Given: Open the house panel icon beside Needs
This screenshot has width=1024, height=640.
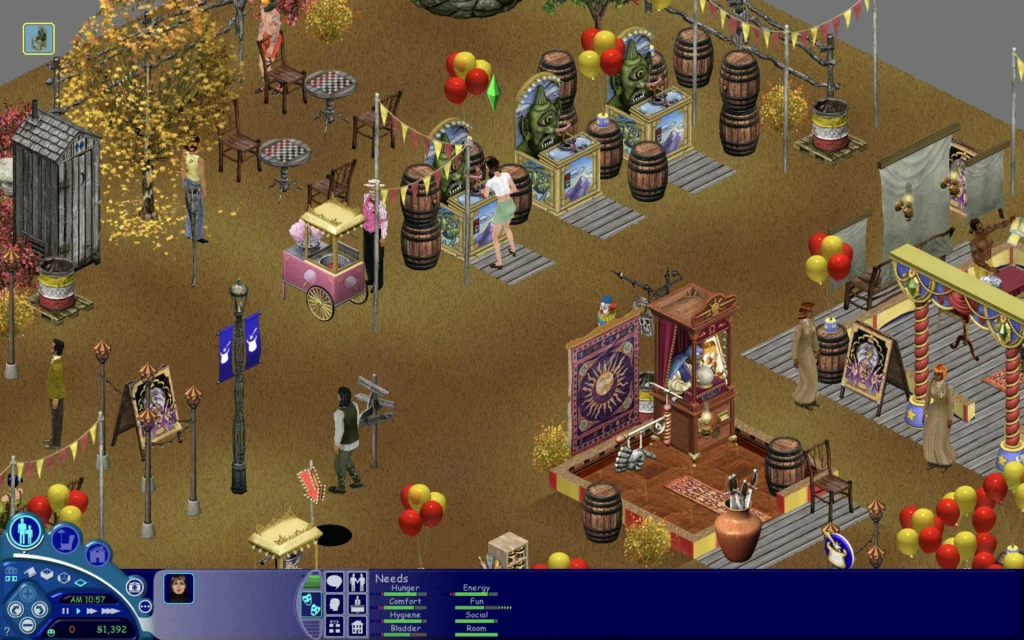Looking at the screenshot, I should click(x=357, y=627).
